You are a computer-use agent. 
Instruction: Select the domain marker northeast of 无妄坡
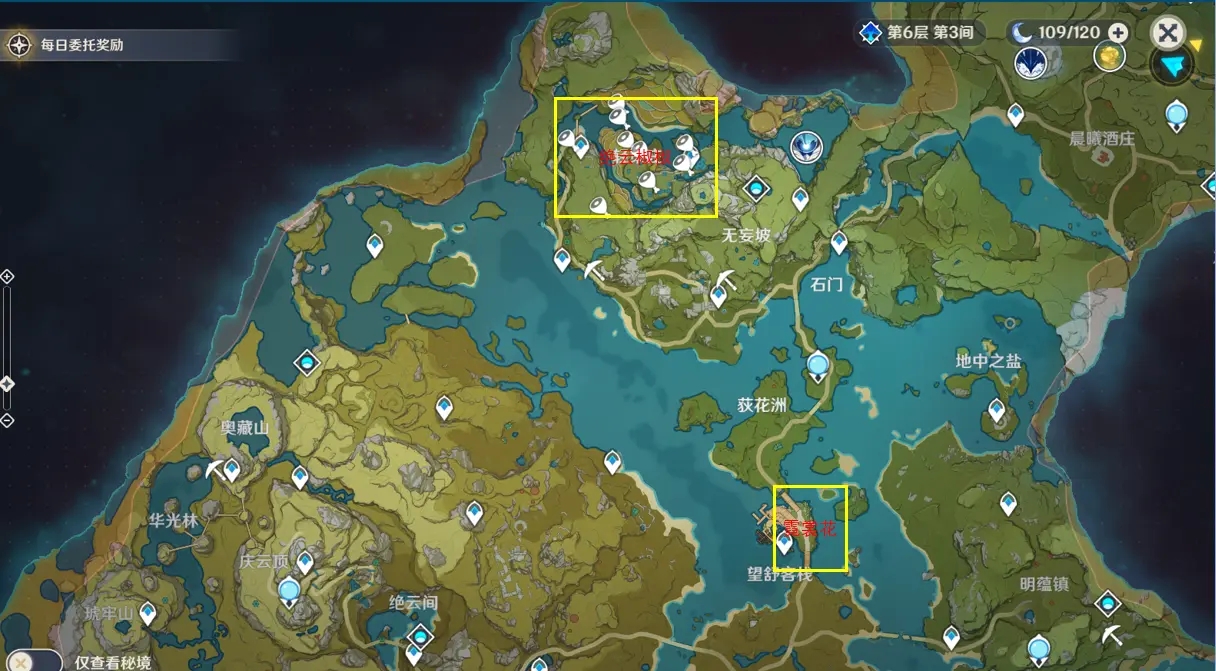756,187
